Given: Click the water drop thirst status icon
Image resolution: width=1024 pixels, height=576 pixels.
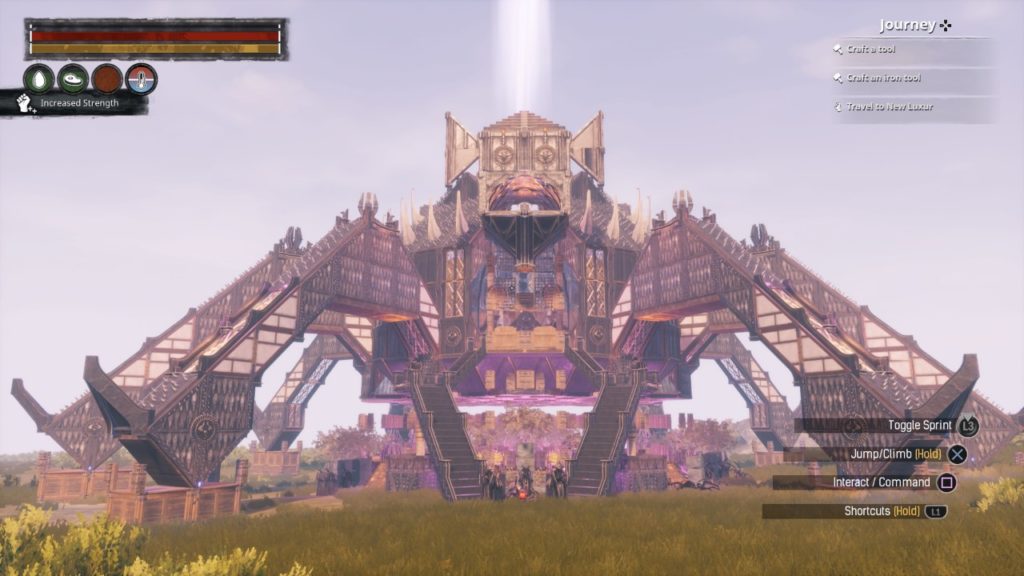Looking at the screenshot, I should tap(39, 78).
